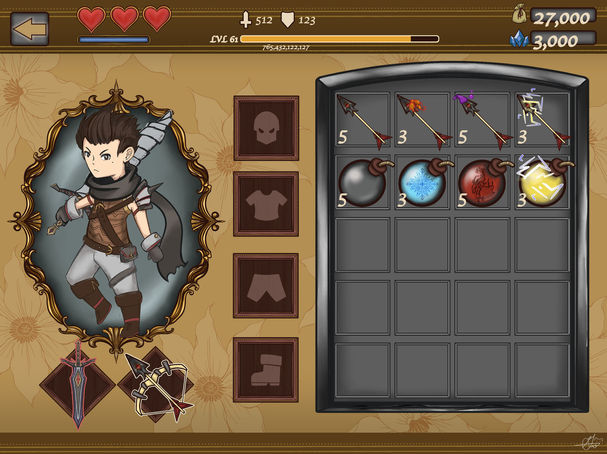Select the fire arrow stack

(421, 121)
